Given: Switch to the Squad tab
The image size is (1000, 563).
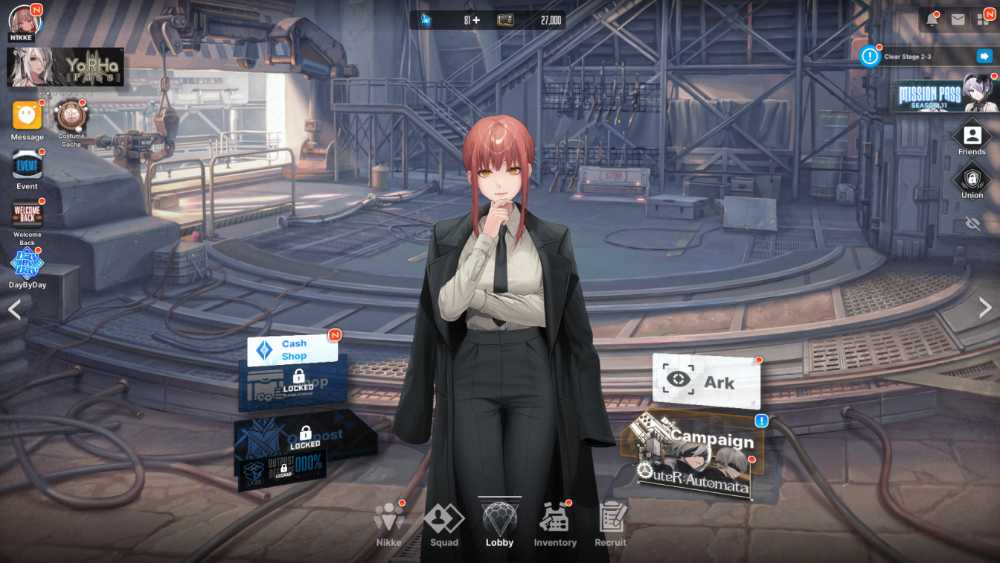Looking at the screenshot, I should tap(444, 524).
